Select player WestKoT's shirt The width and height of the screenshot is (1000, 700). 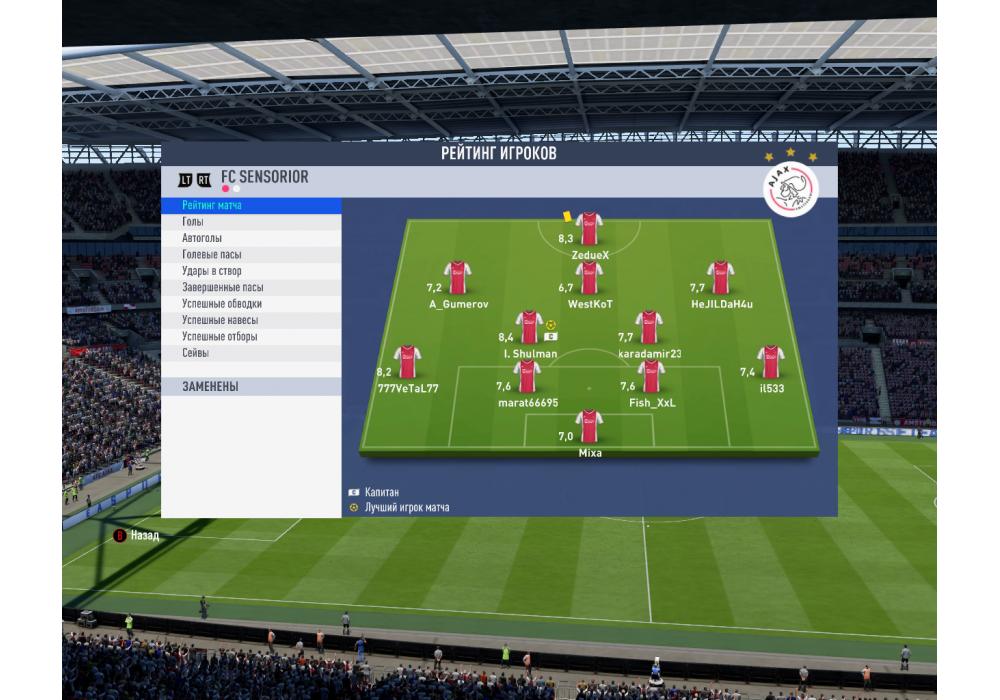(x=589, y=277)
